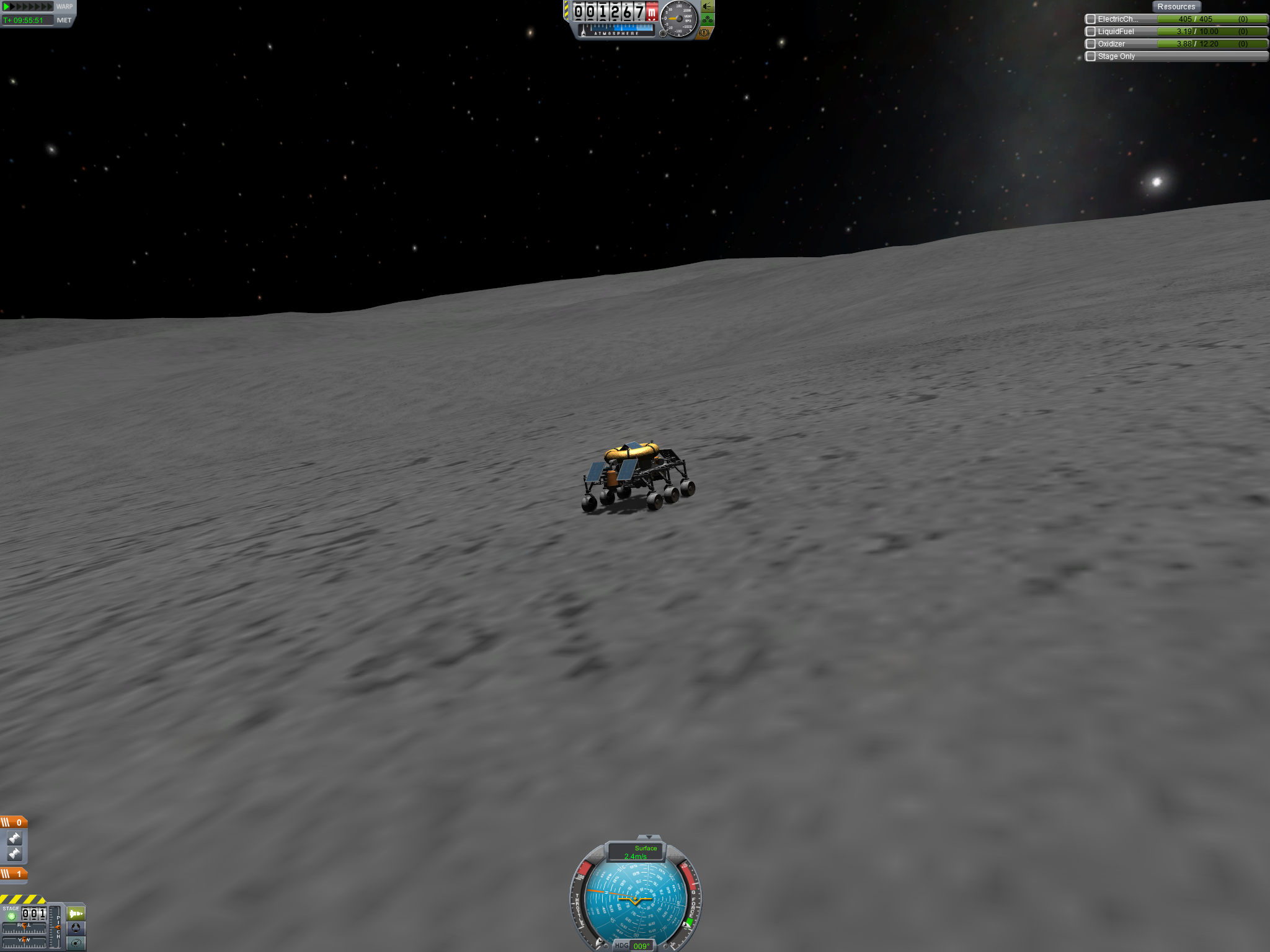Toggle the MET mission clock mode
Image resolution: width=1270 pixels, height=952 pixels.
(64, 20)
